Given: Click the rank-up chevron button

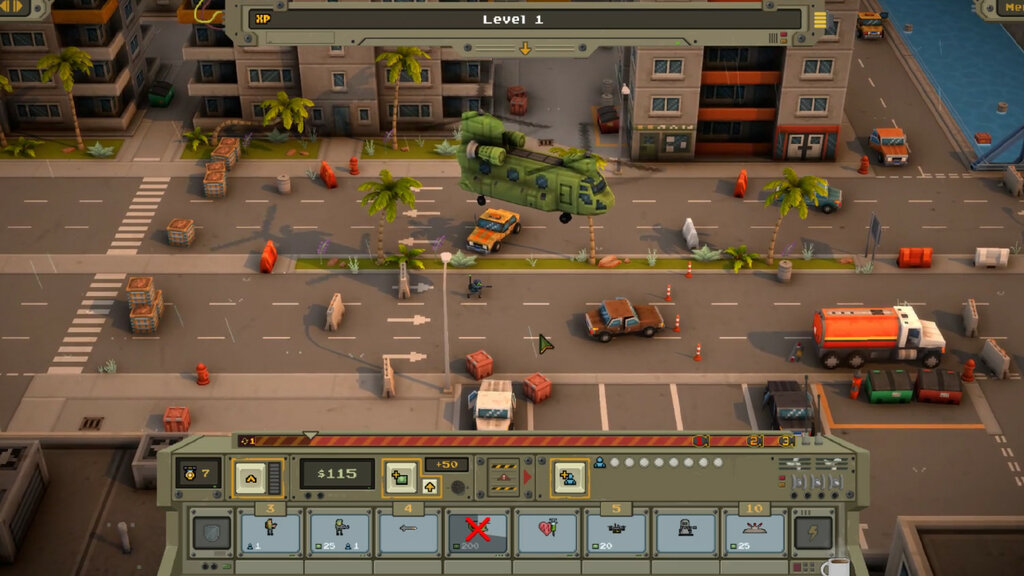Looking at the screenshot, I should (250, 477).
